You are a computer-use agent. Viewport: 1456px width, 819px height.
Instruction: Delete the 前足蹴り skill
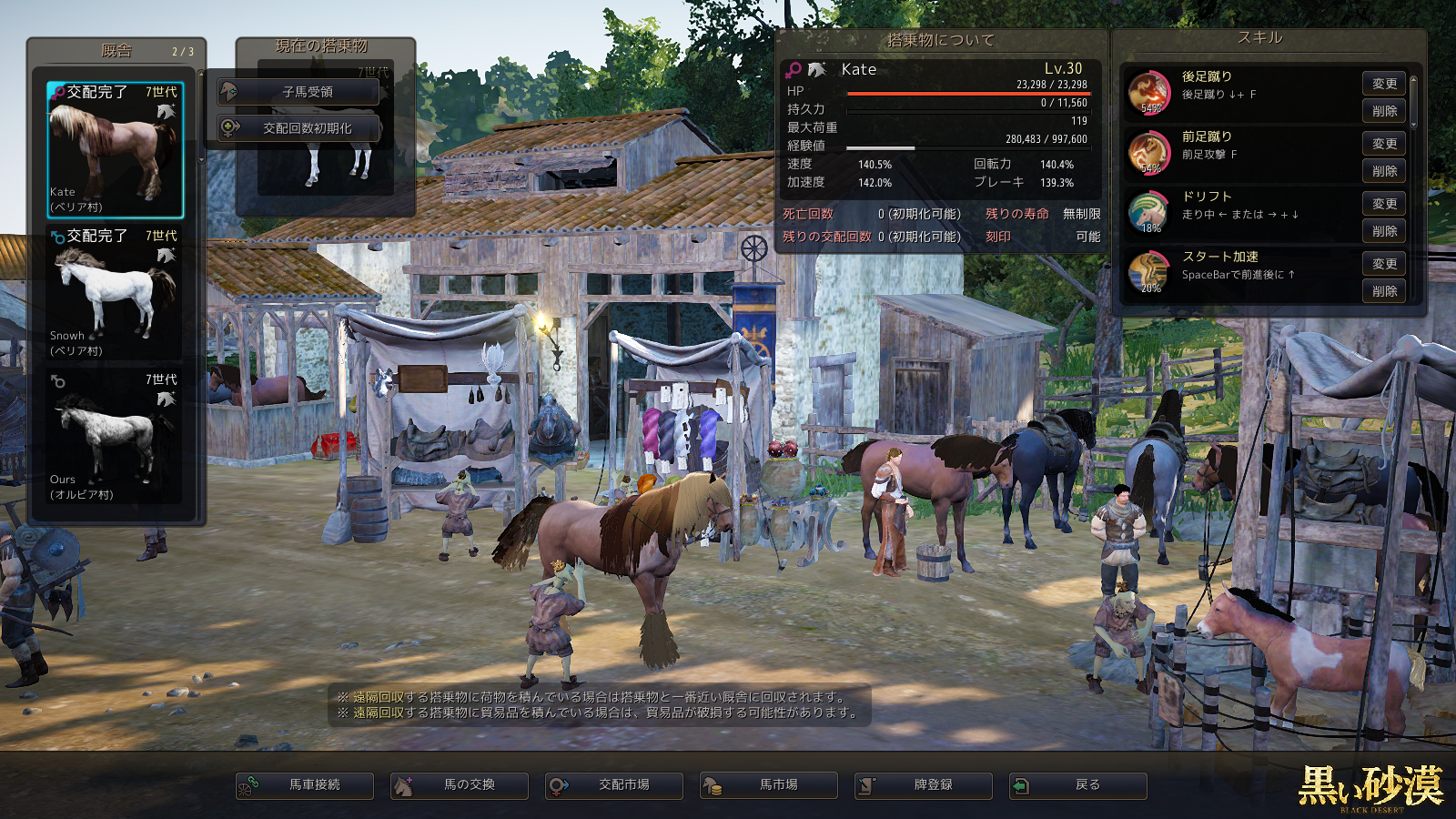coord(1383,171)
